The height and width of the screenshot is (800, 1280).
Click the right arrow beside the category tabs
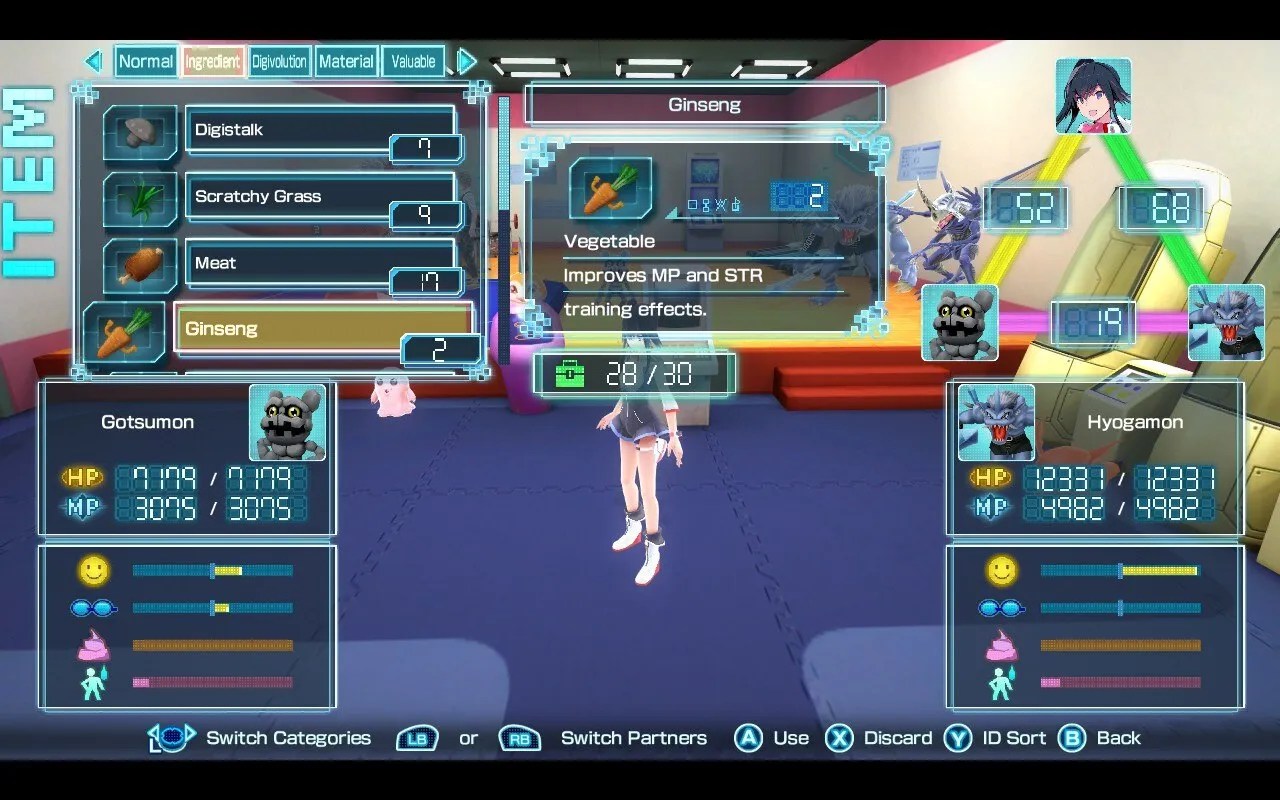click(x=465, y=61)
